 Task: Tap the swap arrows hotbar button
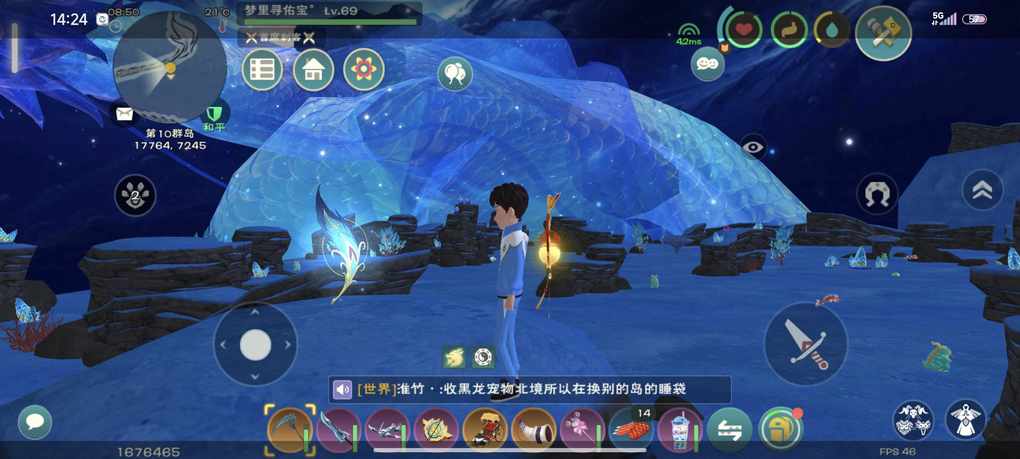pos(730,431)
